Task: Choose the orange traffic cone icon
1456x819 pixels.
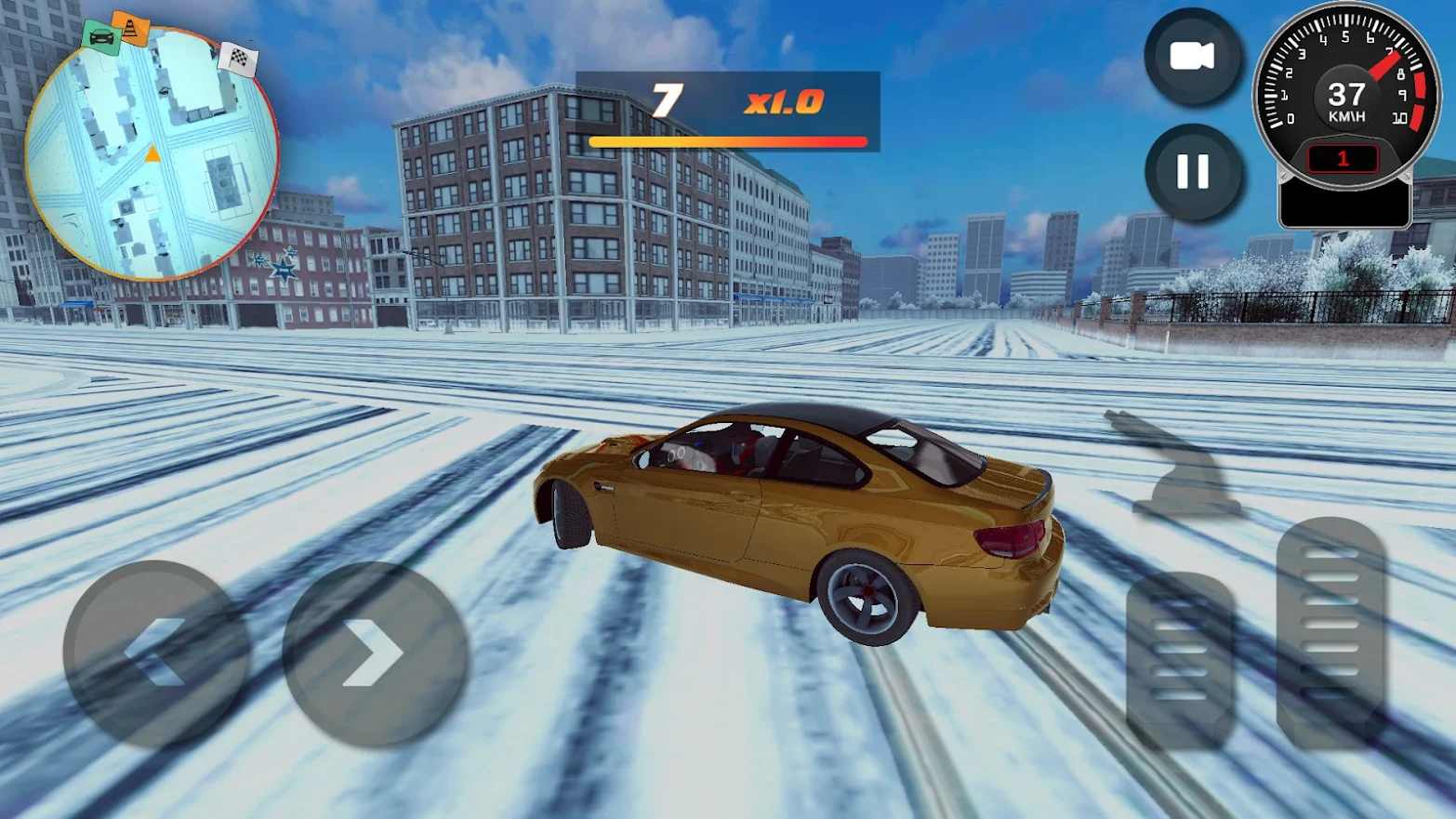Action: click(131, 27)
